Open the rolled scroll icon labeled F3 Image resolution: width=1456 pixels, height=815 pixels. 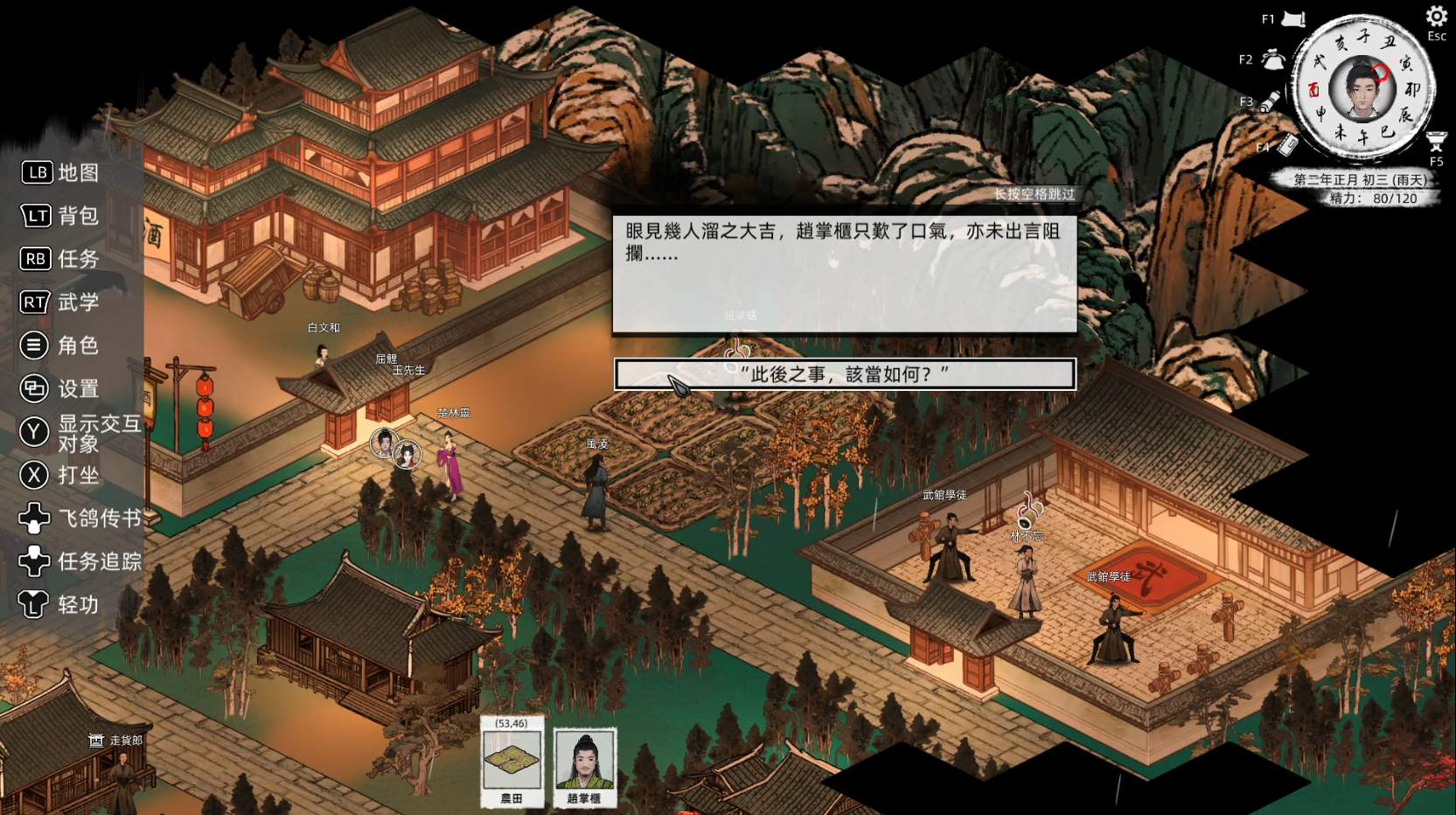pyautogui.click(x=1271, y=101)
